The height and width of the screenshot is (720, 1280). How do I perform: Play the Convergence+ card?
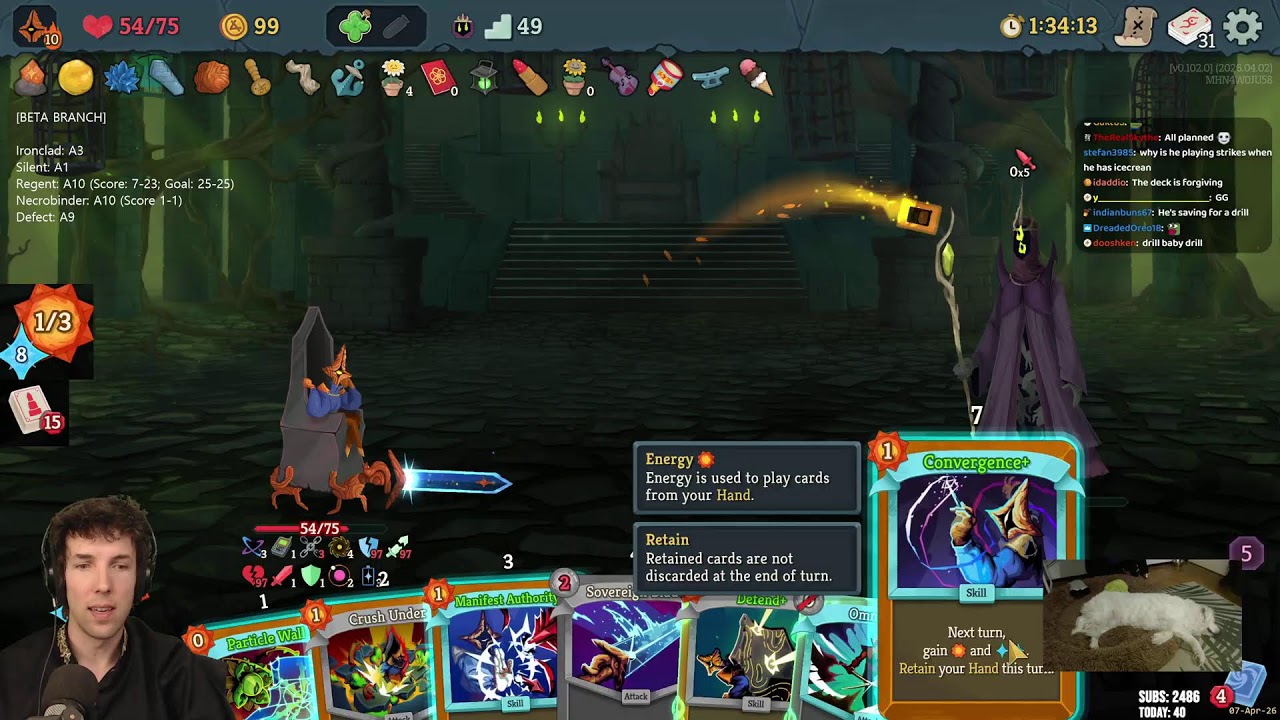(975, 560)
